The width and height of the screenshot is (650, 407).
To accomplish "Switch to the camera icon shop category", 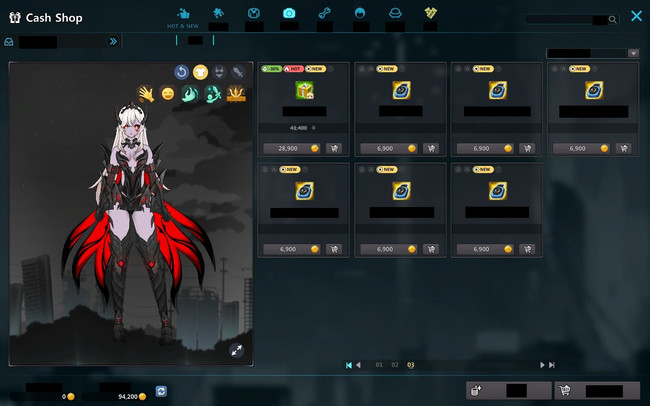I will [x=289, y=13].
